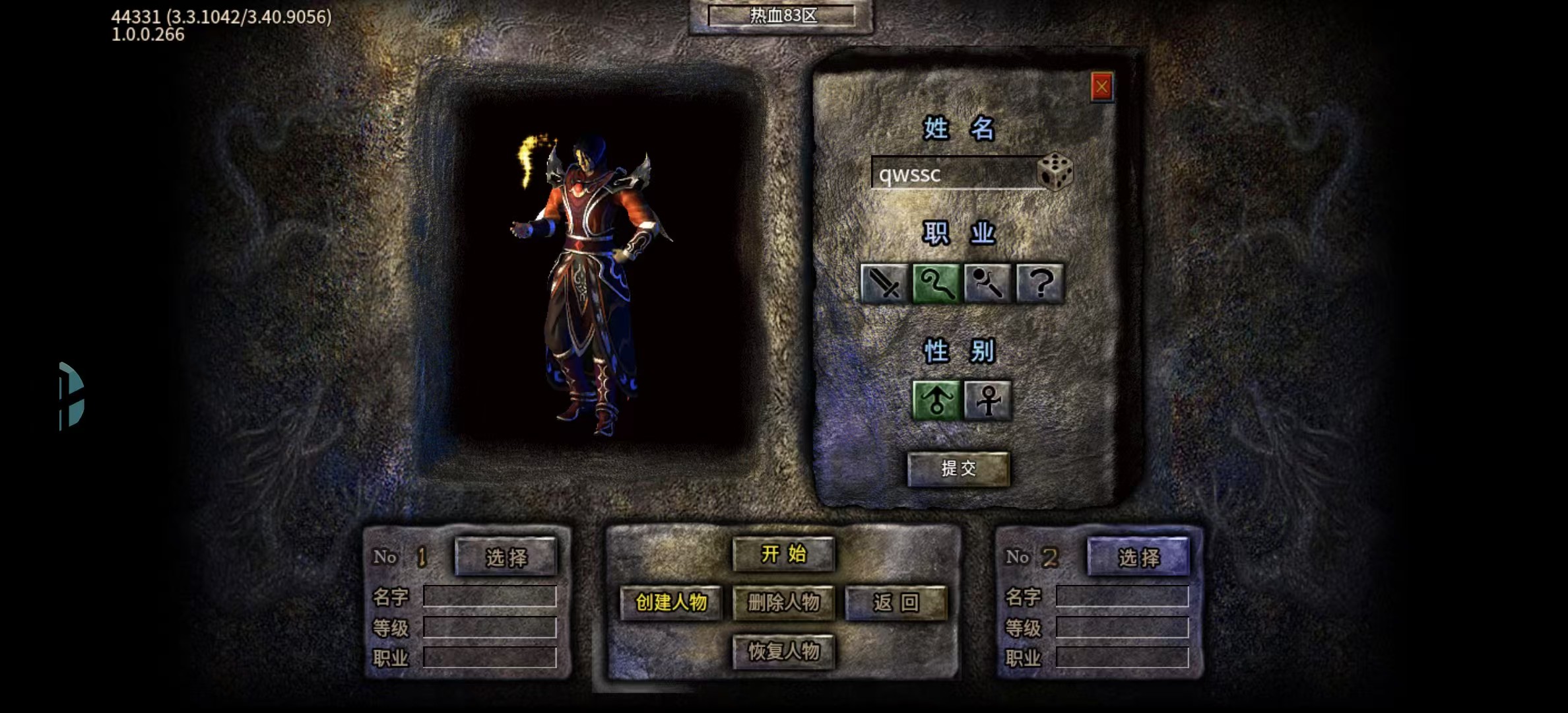Select the warrior sword class
The height and width of the screenshot is (713, 1568).
coord(884,284)
